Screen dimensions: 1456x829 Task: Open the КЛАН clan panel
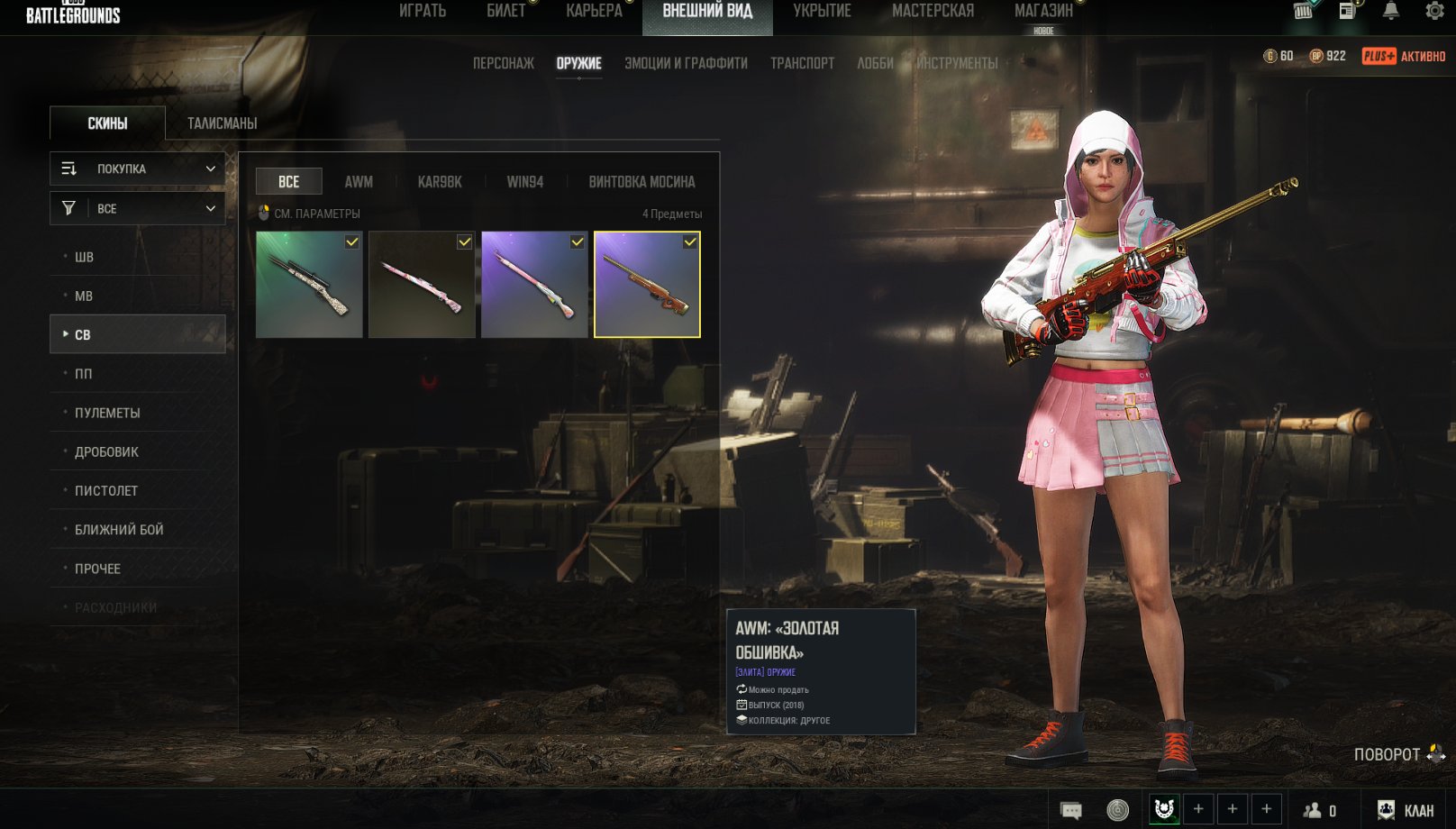[1406, 810]
